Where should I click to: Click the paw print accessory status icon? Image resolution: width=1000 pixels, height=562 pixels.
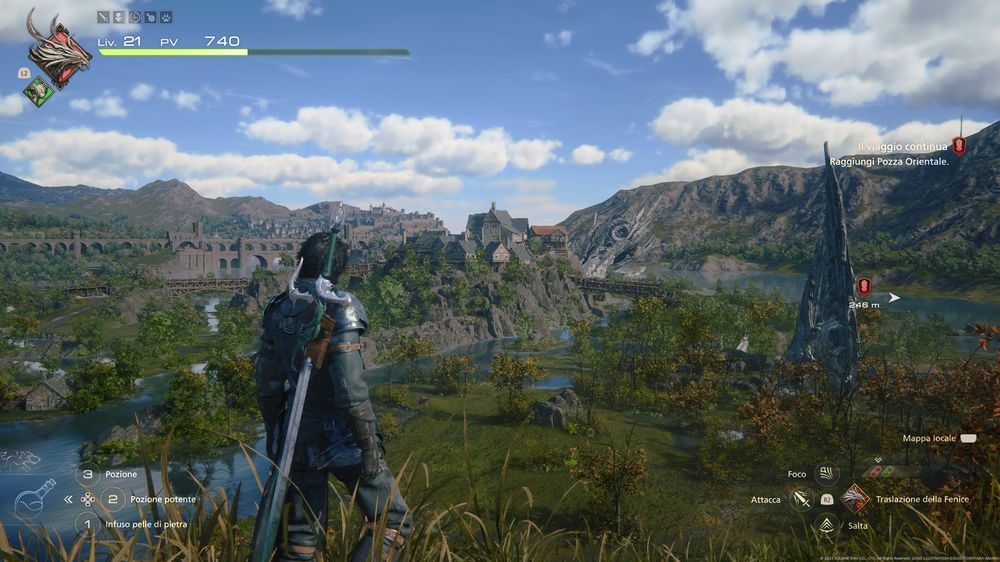click(166, 17)
